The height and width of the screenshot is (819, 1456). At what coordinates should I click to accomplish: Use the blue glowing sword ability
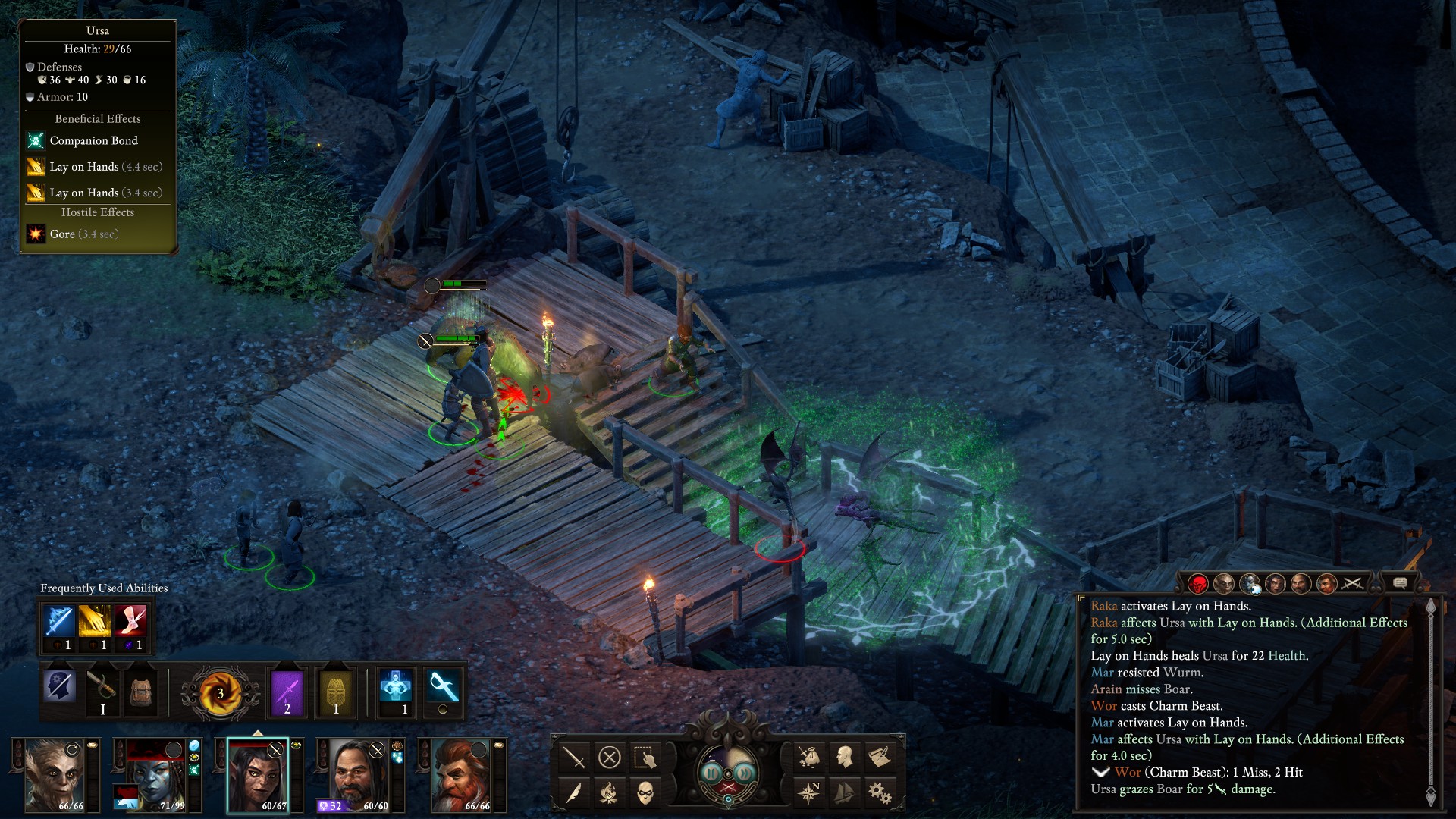coord(59,621)
